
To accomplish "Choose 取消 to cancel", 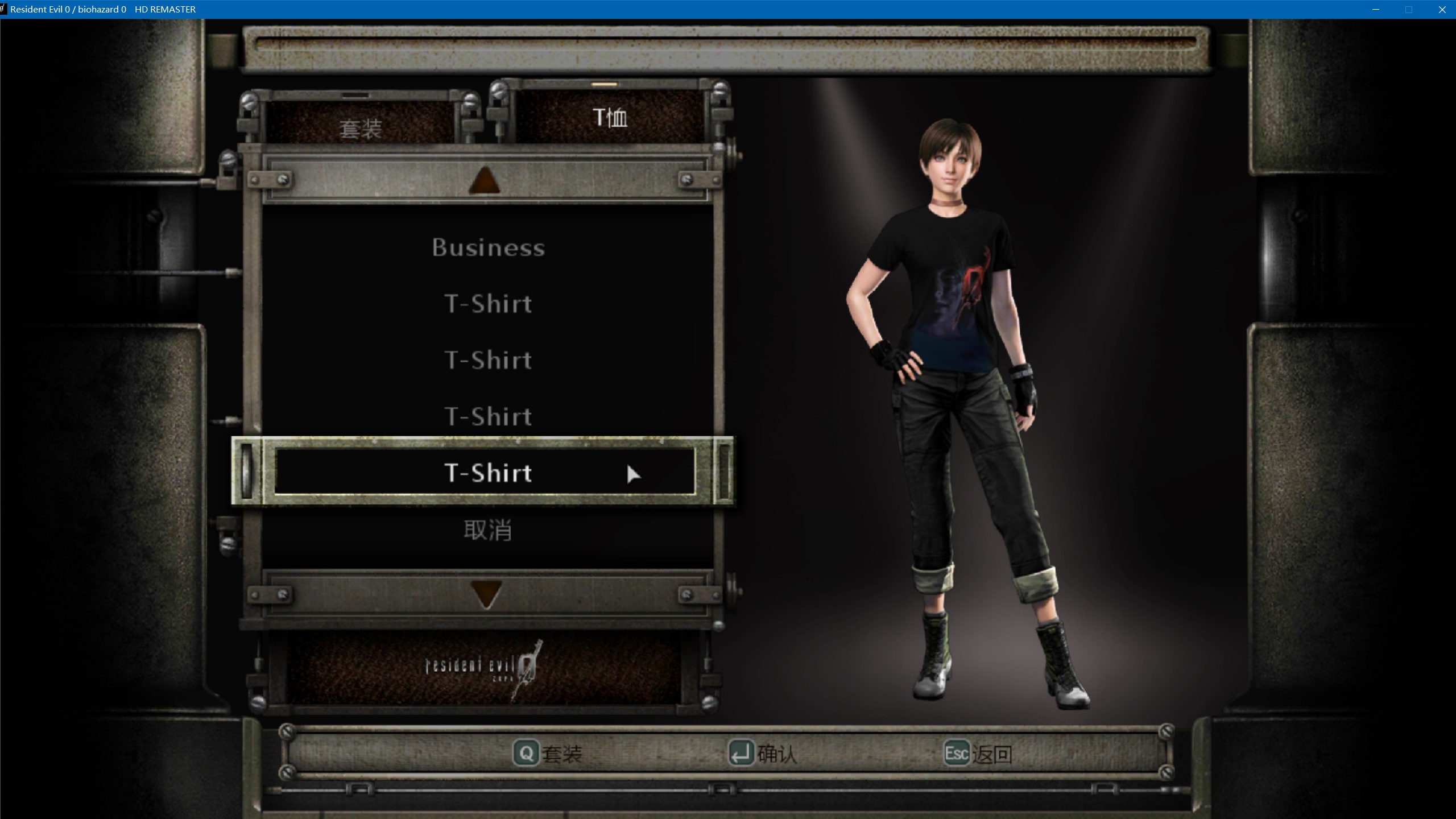I will (x=487, y=530).
